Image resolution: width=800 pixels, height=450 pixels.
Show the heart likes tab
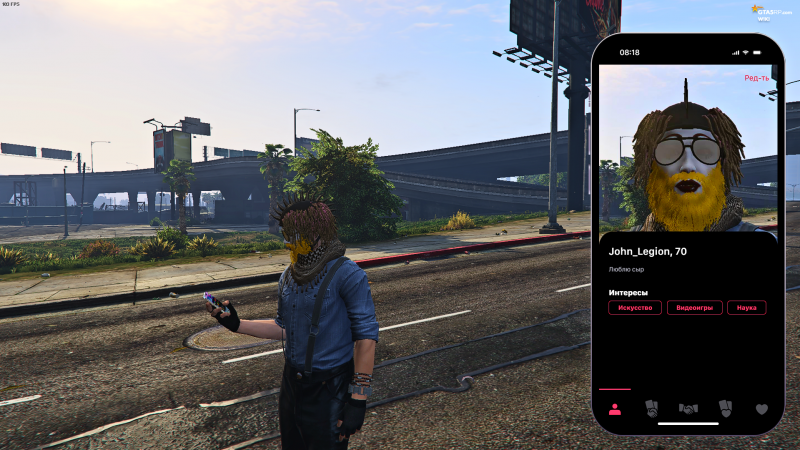tap(761, 408)
